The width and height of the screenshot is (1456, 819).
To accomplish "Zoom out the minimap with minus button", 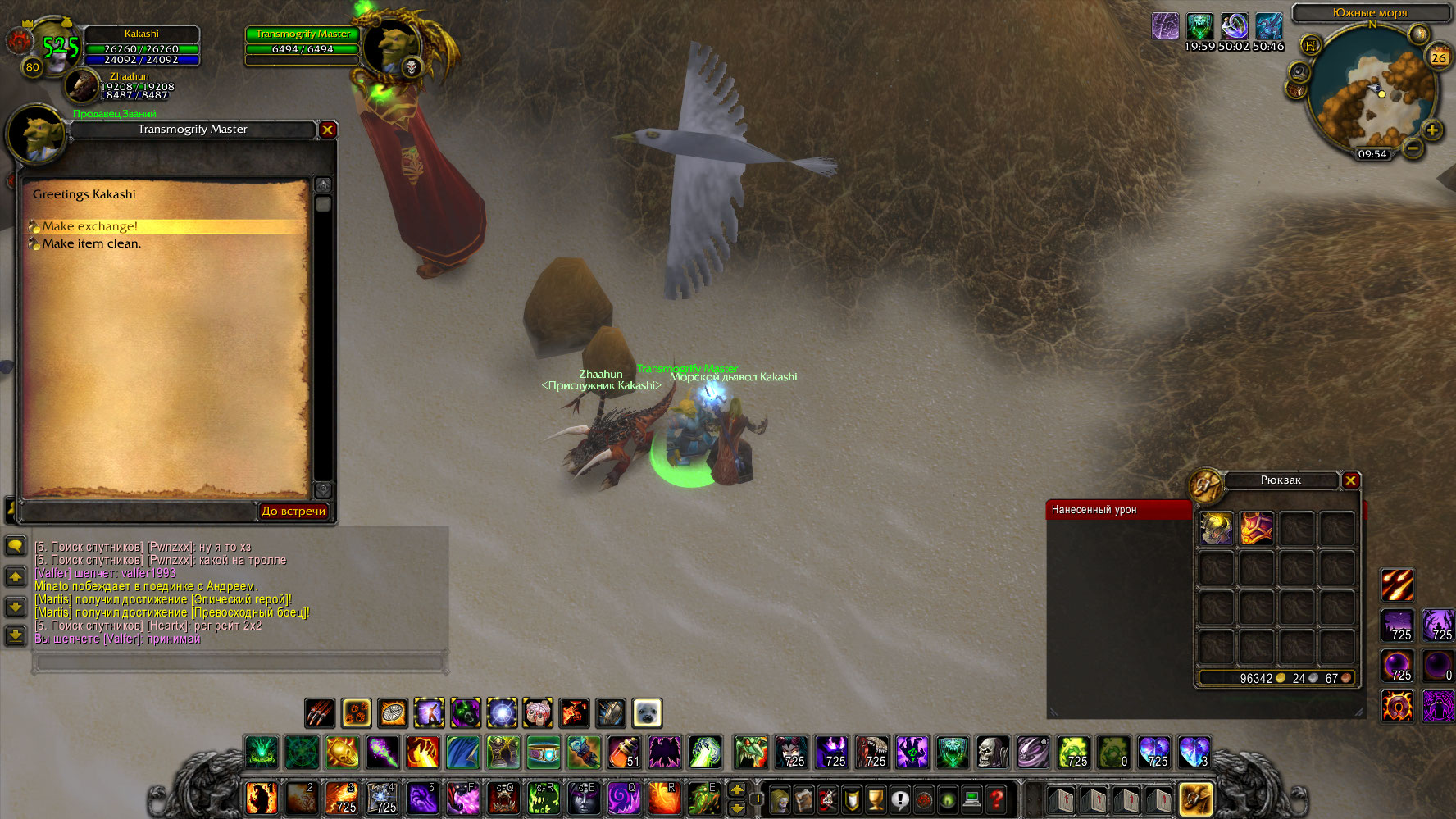I will click(x=1412, y=148).
